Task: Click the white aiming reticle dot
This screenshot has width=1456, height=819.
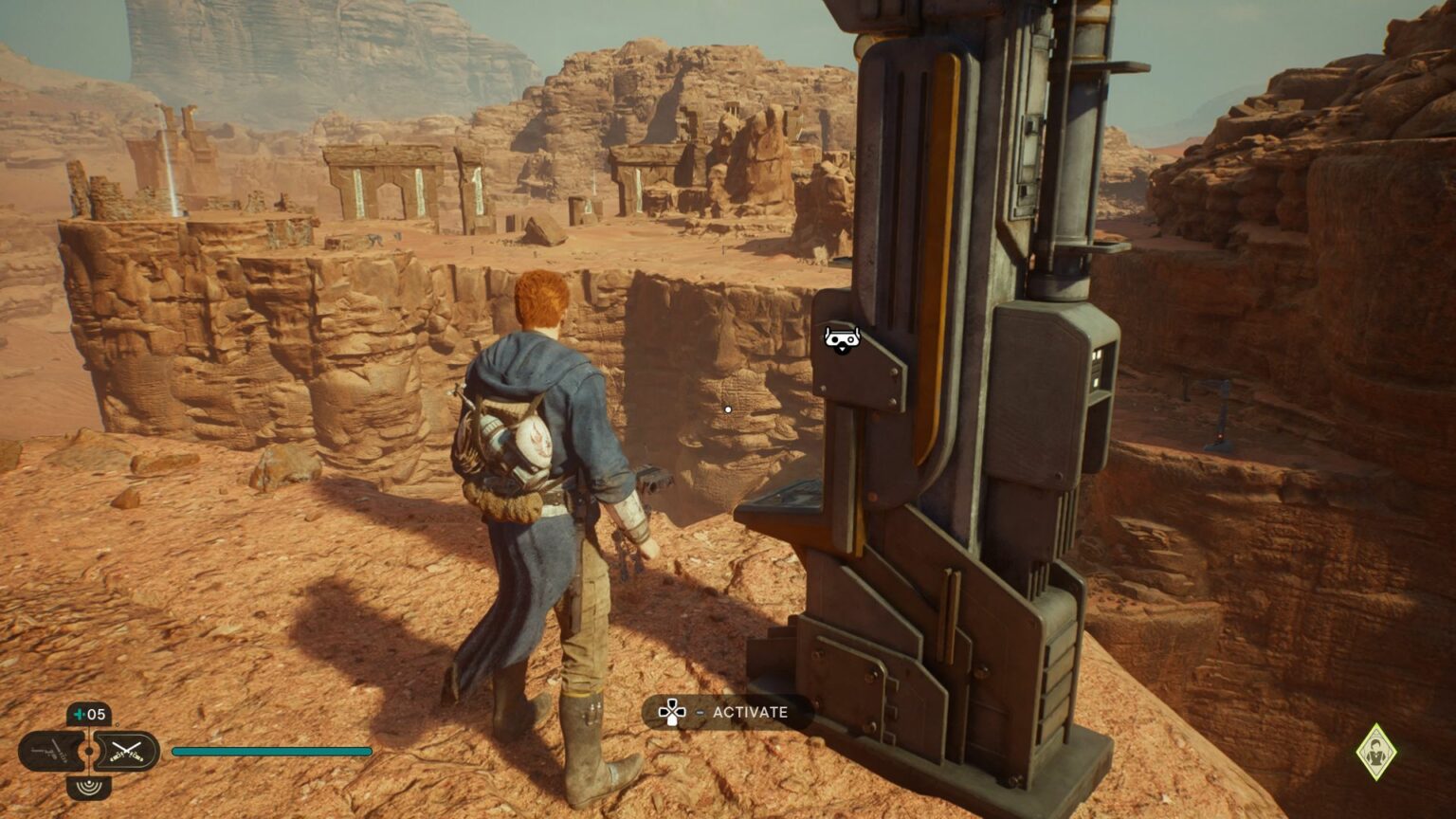Action: (727, 408)
